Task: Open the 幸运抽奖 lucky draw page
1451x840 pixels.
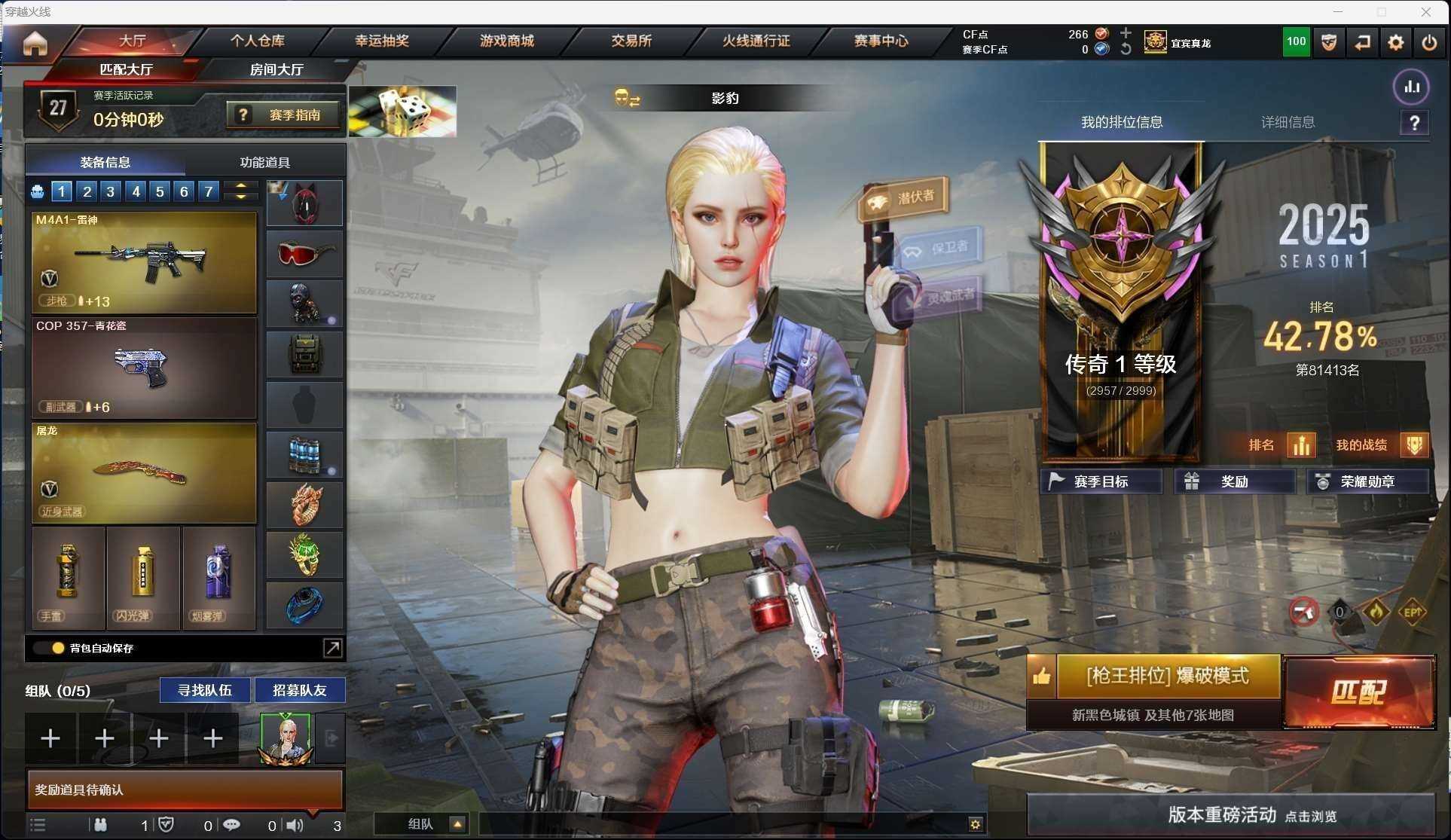Action: [x=382, y=41]
